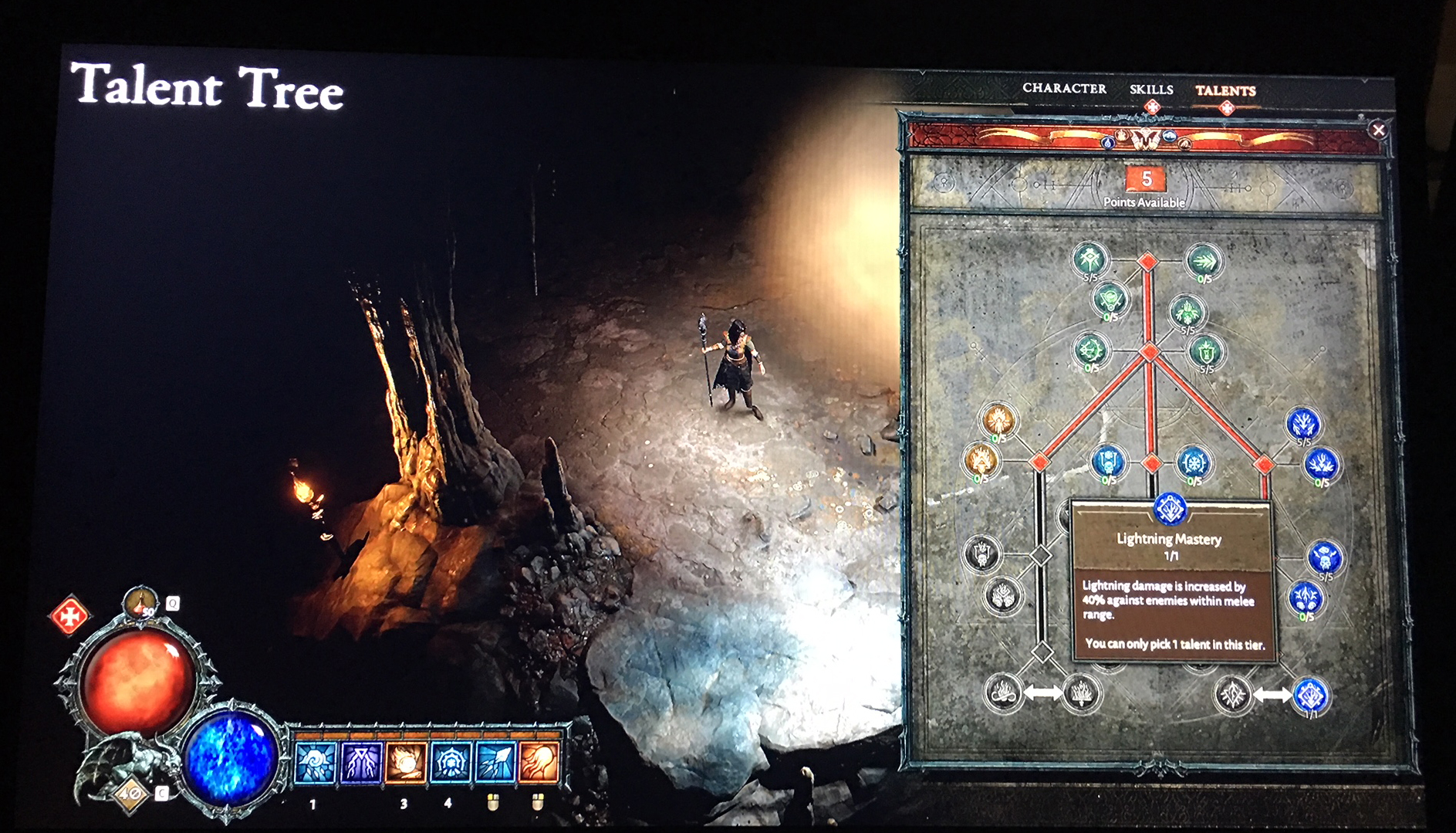Switch to the Character tab
The image size is (1456, 833).
coord(1064,89)
